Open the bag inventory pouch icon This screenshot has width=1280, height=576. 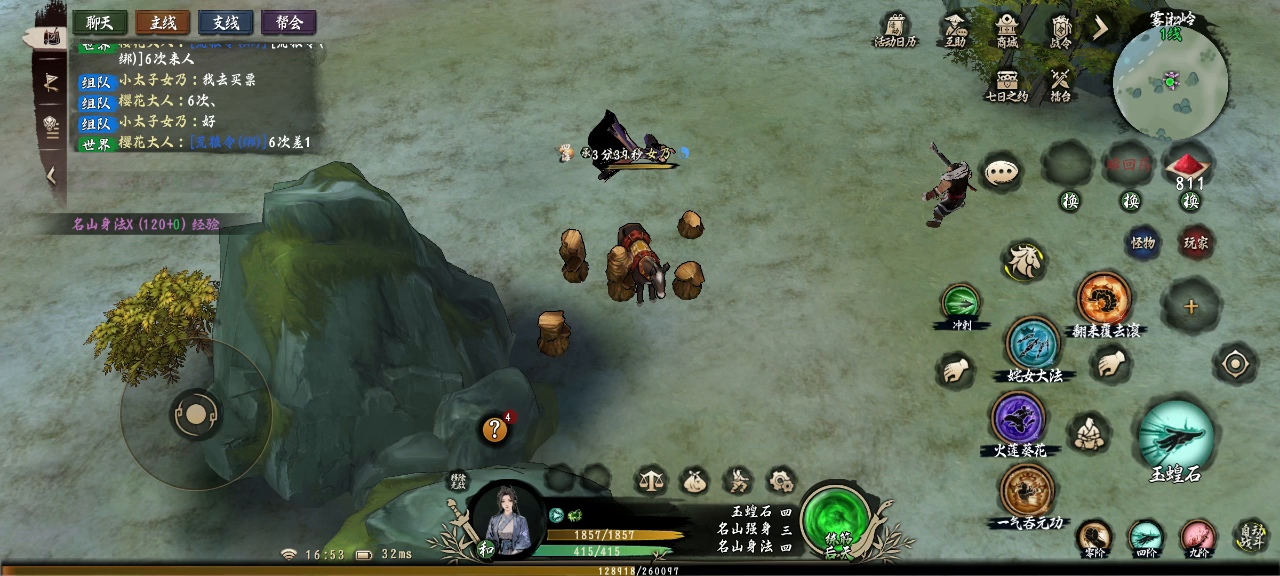point(693,481)
